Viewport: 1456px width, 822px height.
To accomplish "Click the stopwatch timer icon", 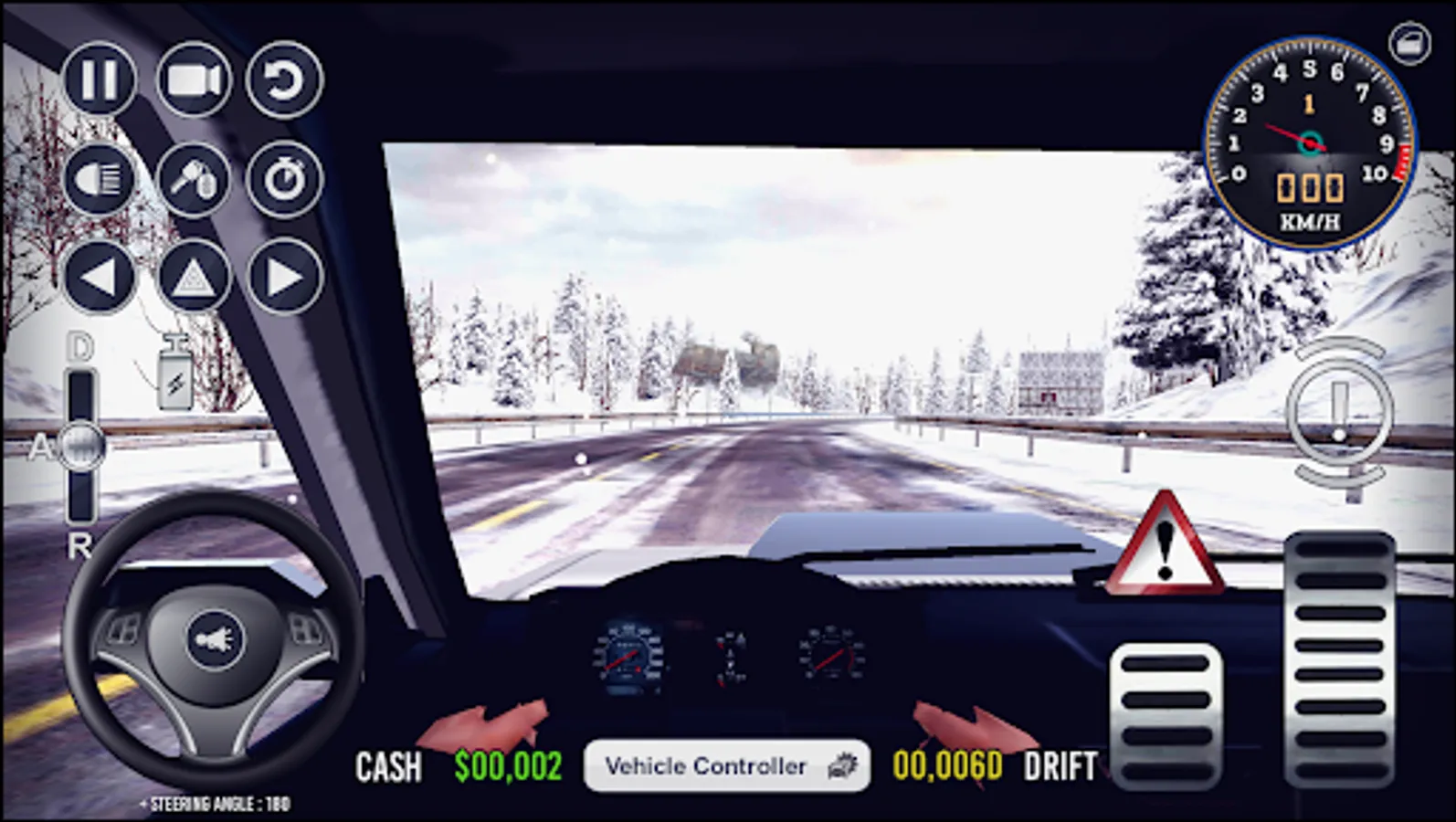I will (x=285, y=180).
